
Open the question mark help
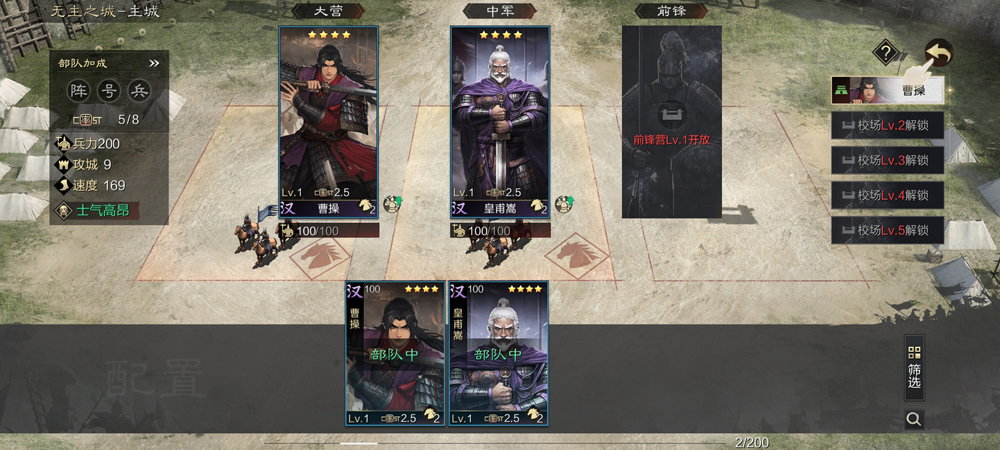[885, 52]
